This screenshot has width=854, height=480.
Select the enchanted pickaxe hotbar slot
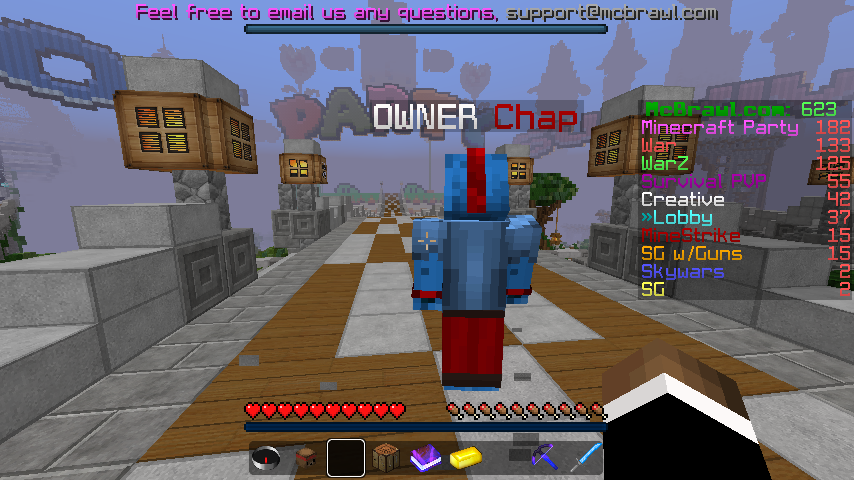point(547,459)
